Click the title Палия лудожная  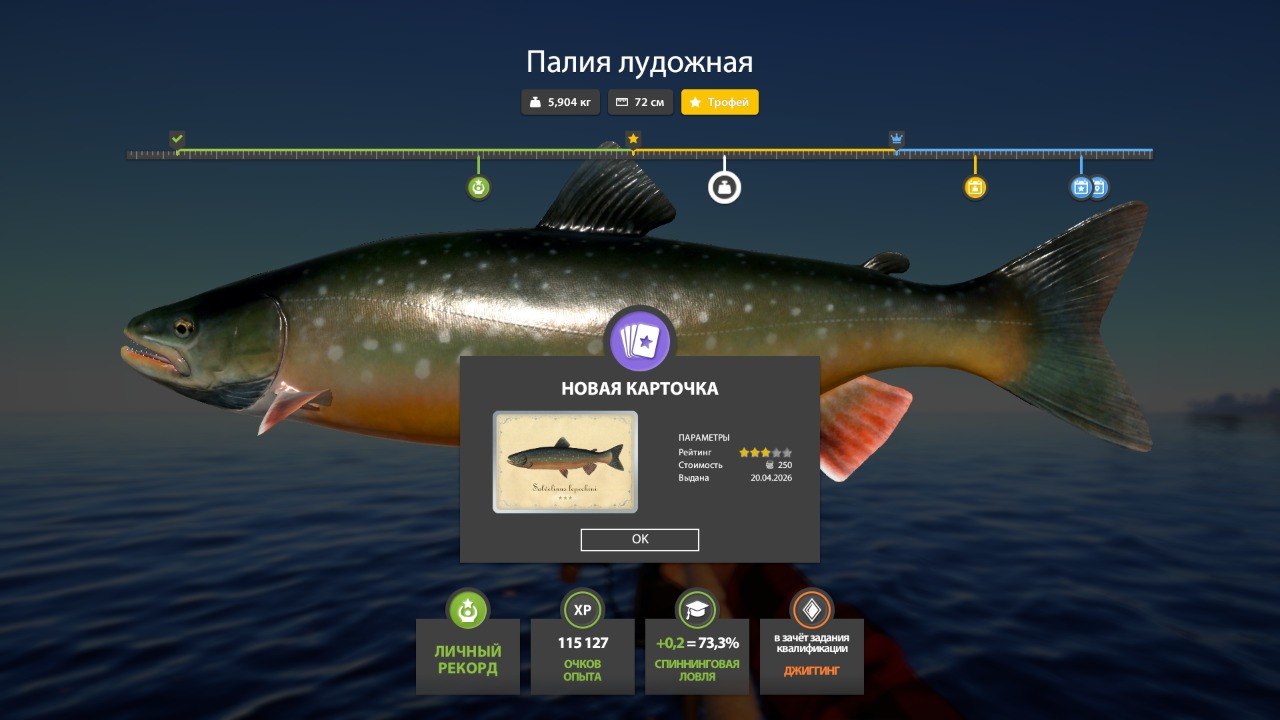pos(640,61)
